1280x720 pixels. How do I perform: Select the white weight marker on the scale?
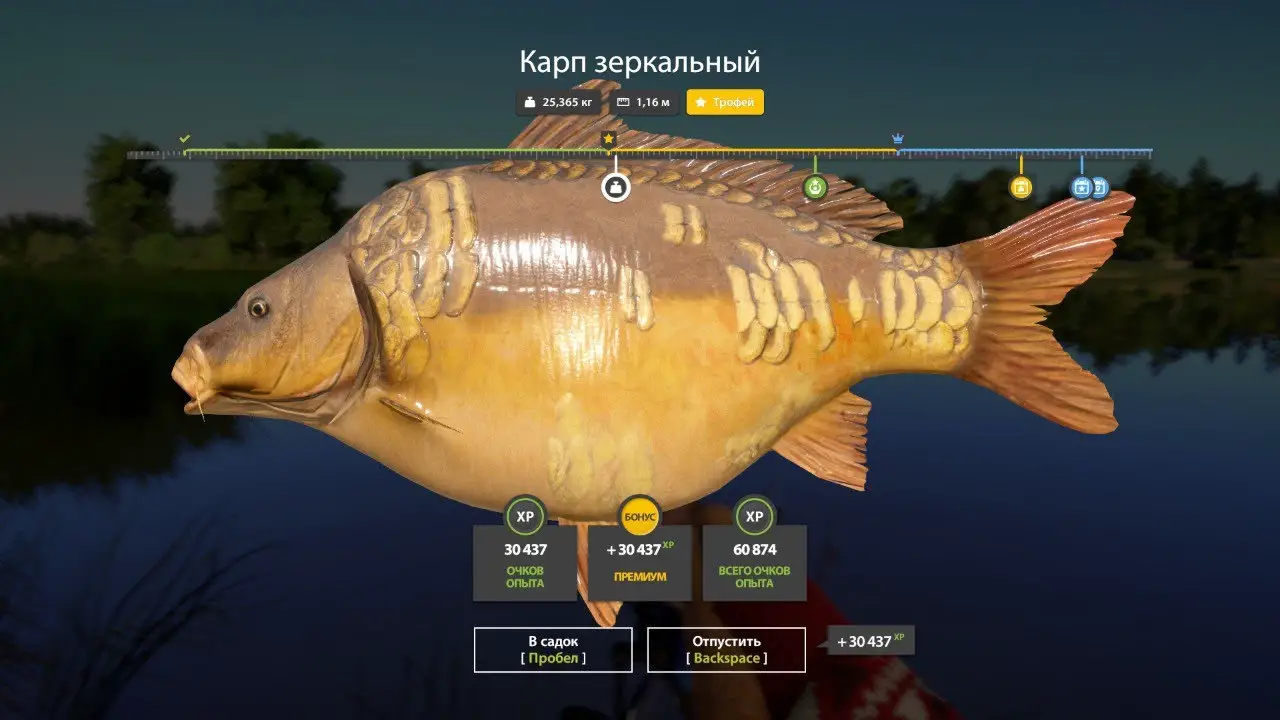[x=615, y=187]
